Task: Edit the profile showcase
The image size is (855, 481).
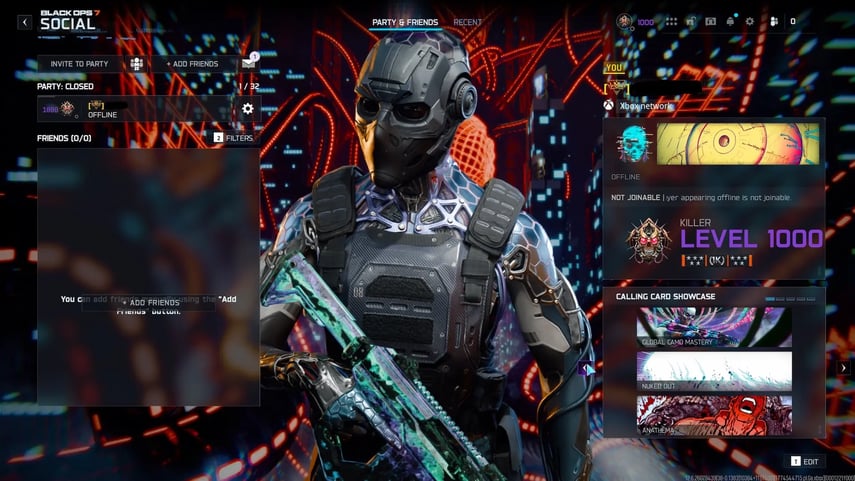Action: point(805,461)
